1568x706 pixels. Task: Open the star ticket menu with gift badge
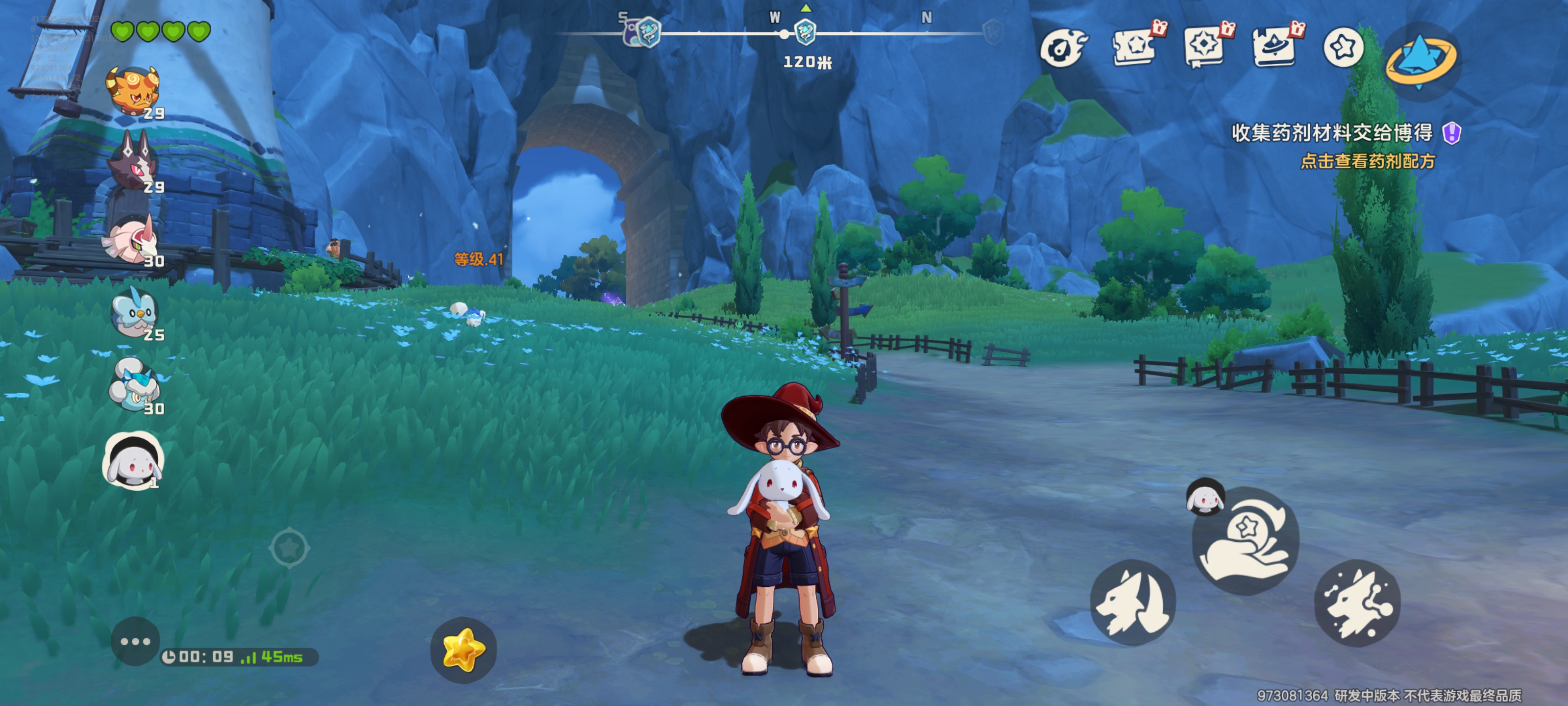[x=1133, y=46]
